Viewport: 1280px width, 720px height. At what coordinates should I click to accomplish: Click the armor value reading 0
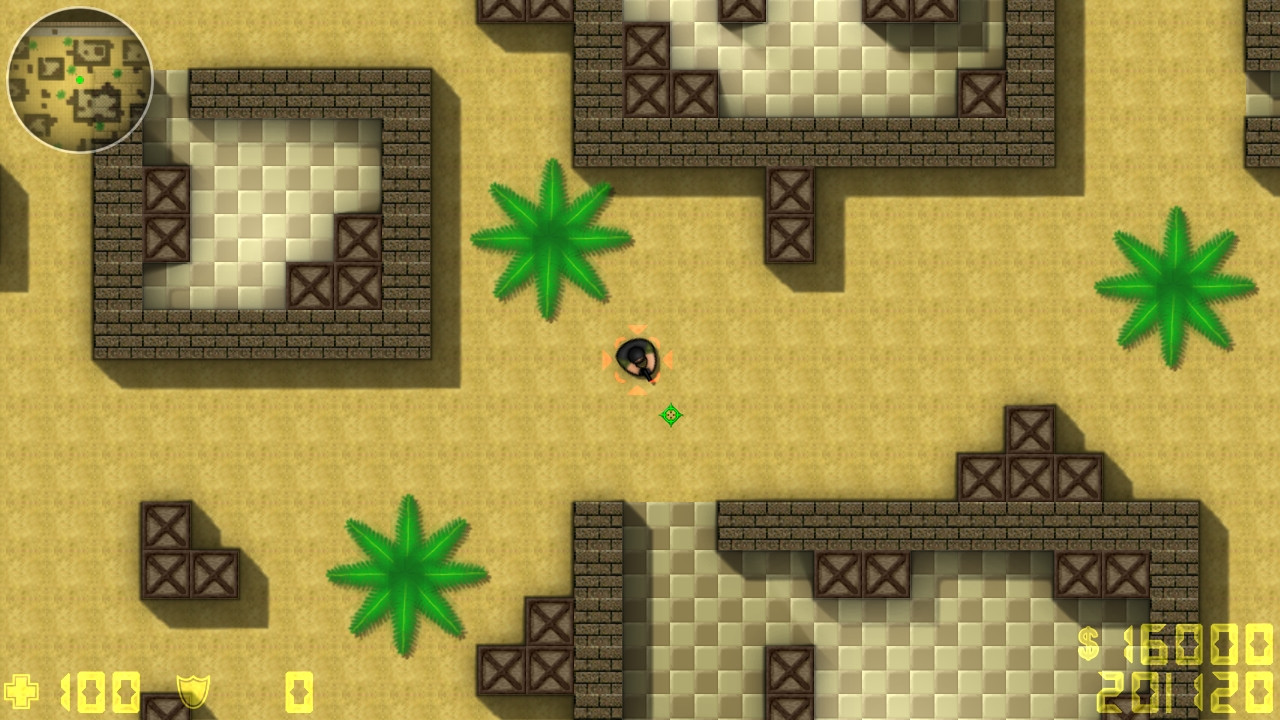coord(297,690)
